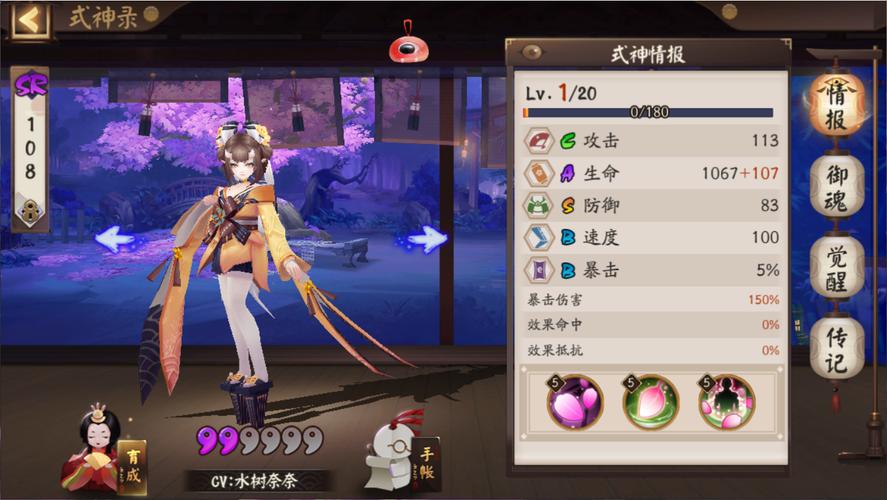887x500 pixels.
Task: Select the 生命 HP stat row
Action: (652, 173)
